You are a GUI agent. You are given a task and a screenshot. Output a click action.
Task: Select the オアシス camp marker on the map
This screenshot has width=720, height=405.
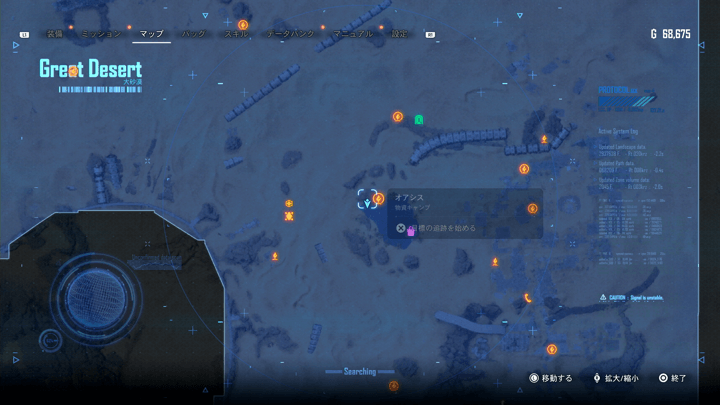(378, 199)
